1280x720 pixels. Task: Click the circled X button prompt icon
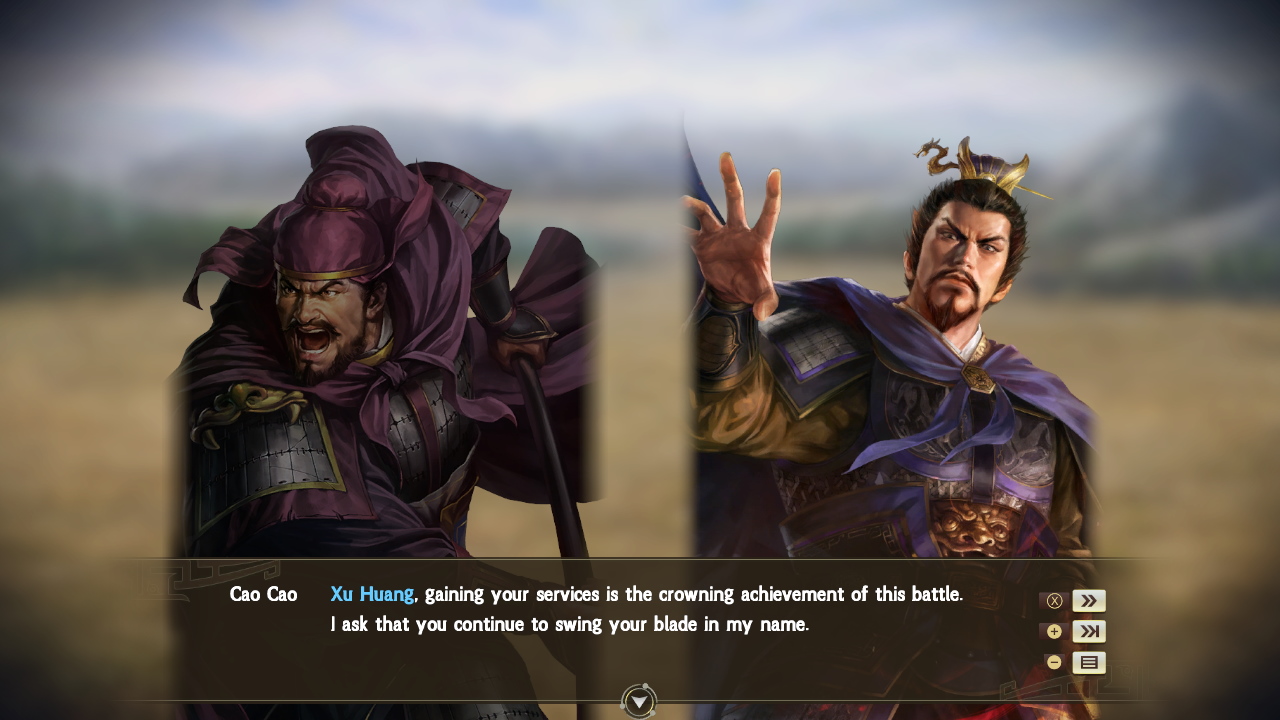(1054, 600)
